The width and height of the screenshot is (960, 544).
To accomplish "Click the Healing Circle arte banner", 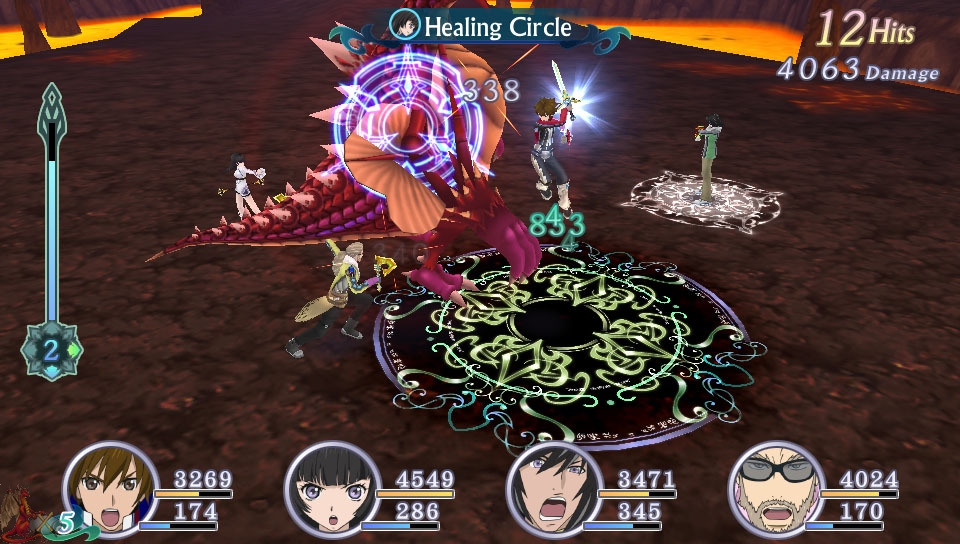I will click(481, 27).
